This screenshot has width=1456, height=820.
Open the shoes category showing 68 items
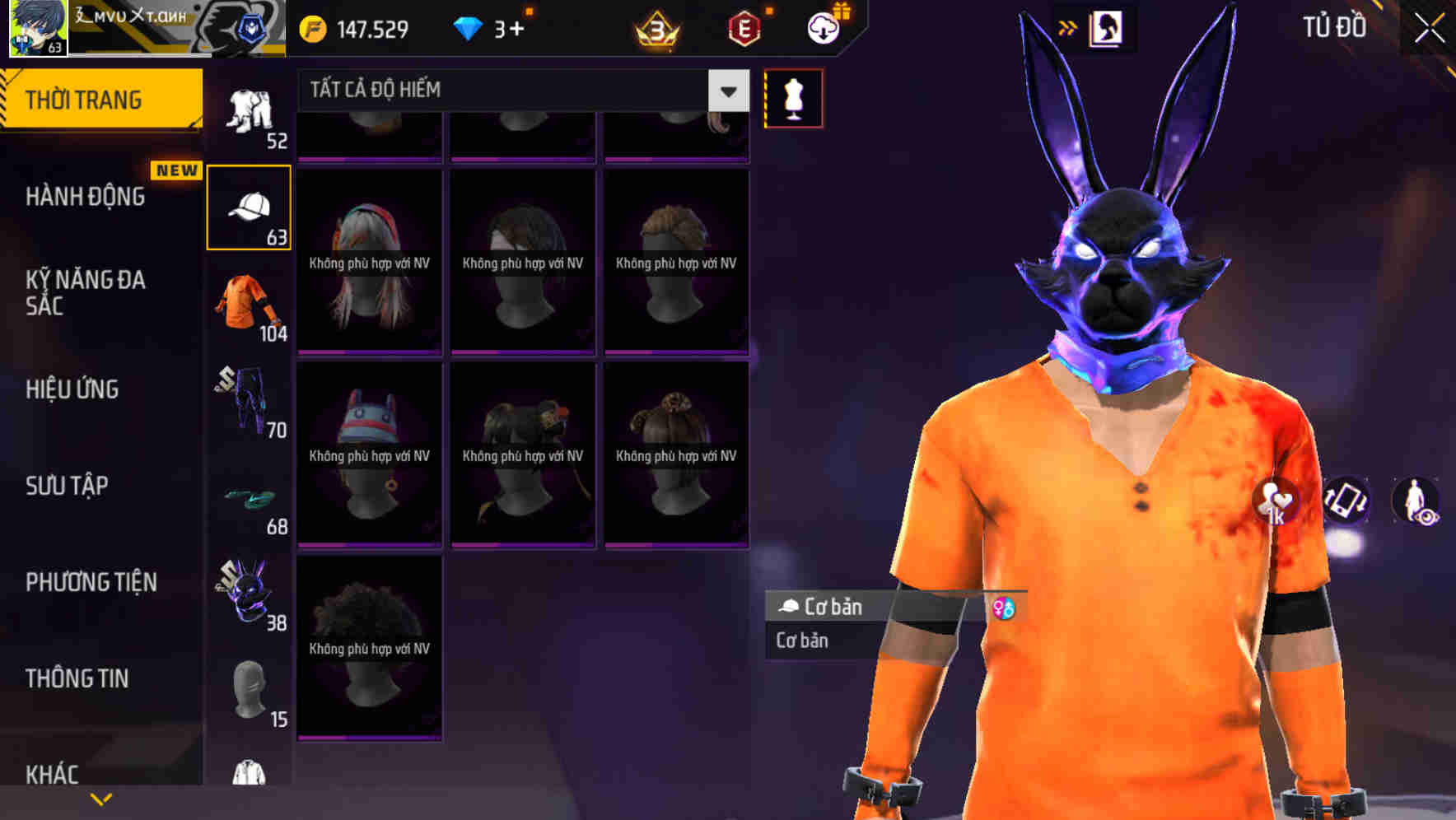click(x=249, y=498)
